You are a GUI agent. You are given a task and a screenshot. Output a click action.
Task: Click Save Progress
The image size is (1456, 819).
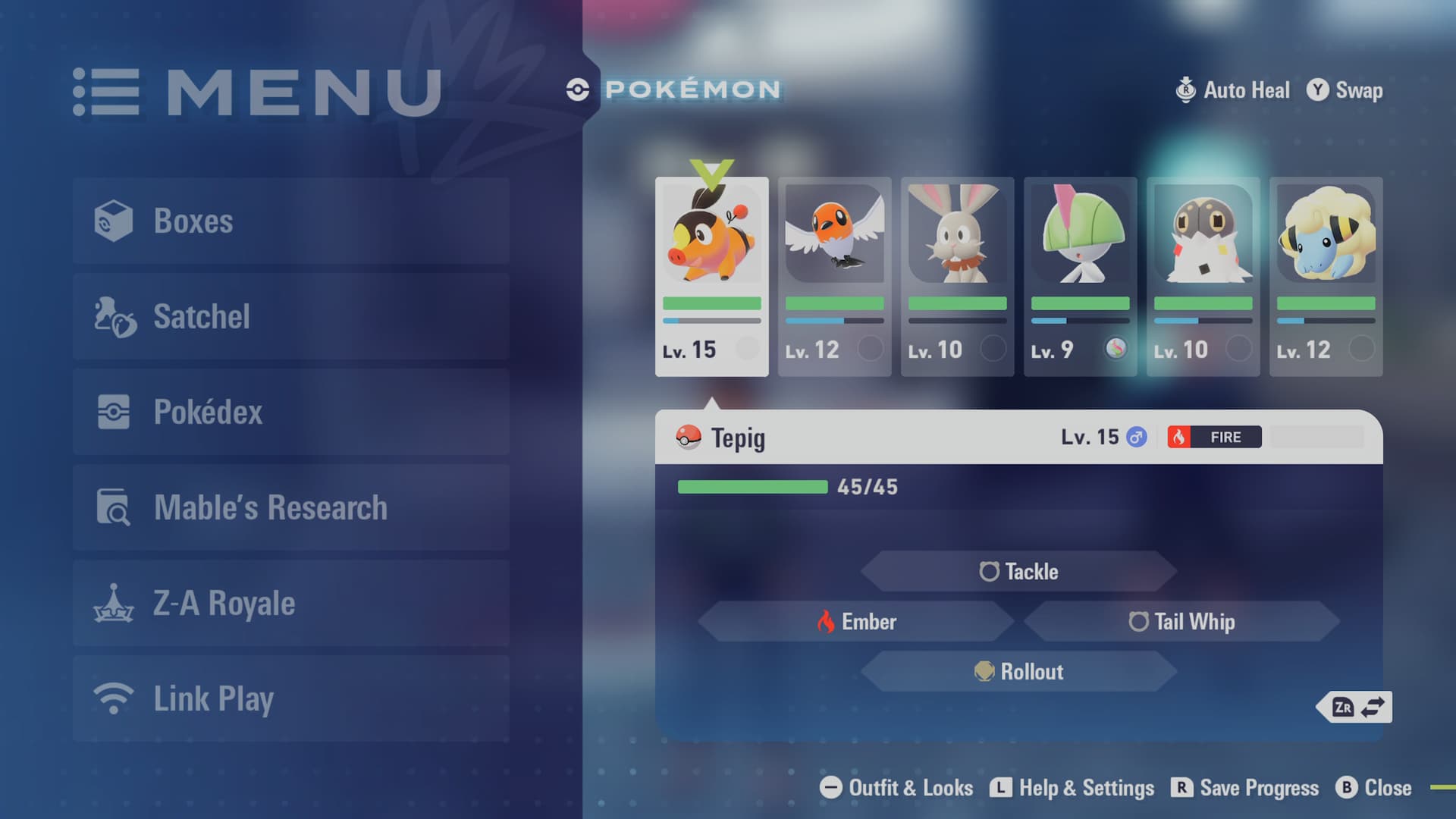point(1245,788)
